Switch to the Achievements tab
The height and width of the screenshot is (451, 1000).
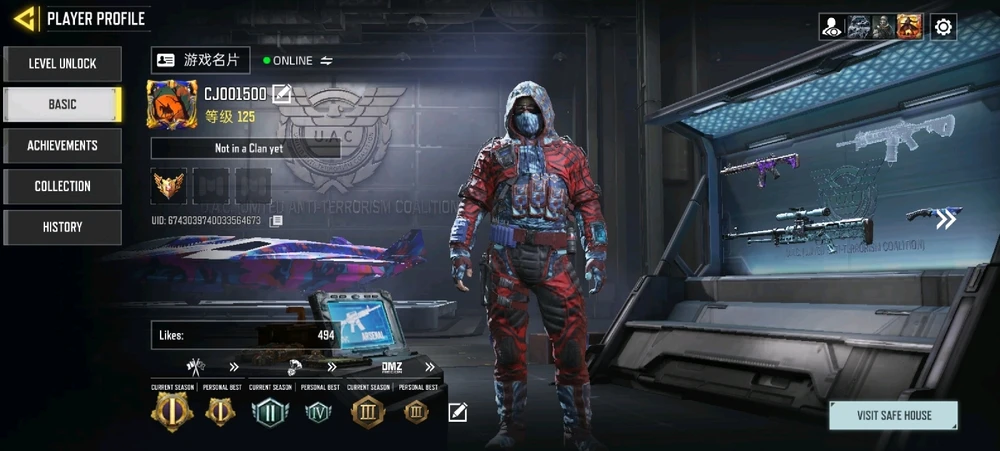pos(62,146)
